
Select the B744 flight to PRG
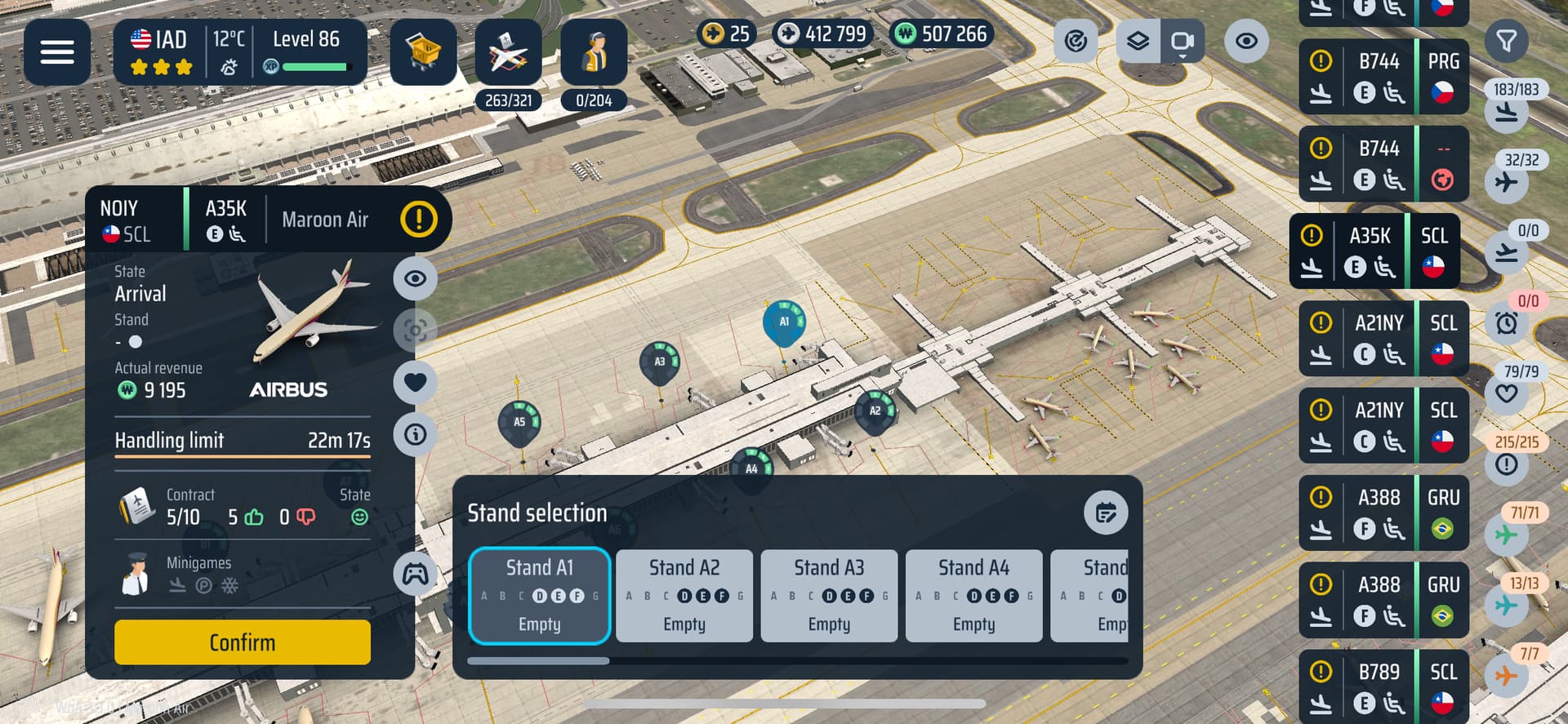(x=1383, y=77)
